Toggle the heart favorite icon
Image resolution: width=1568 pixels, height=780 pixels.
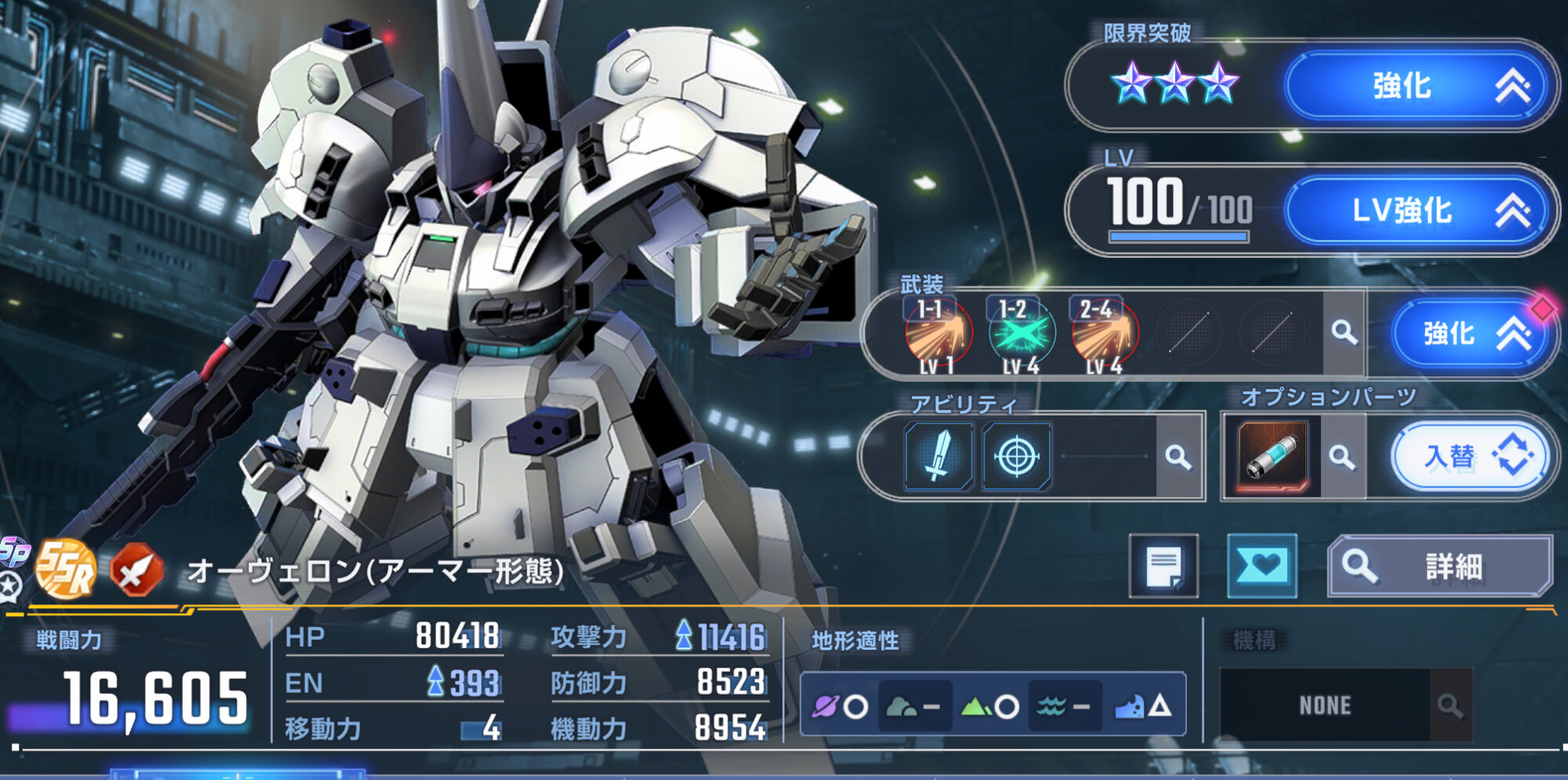coord(1261,566)
